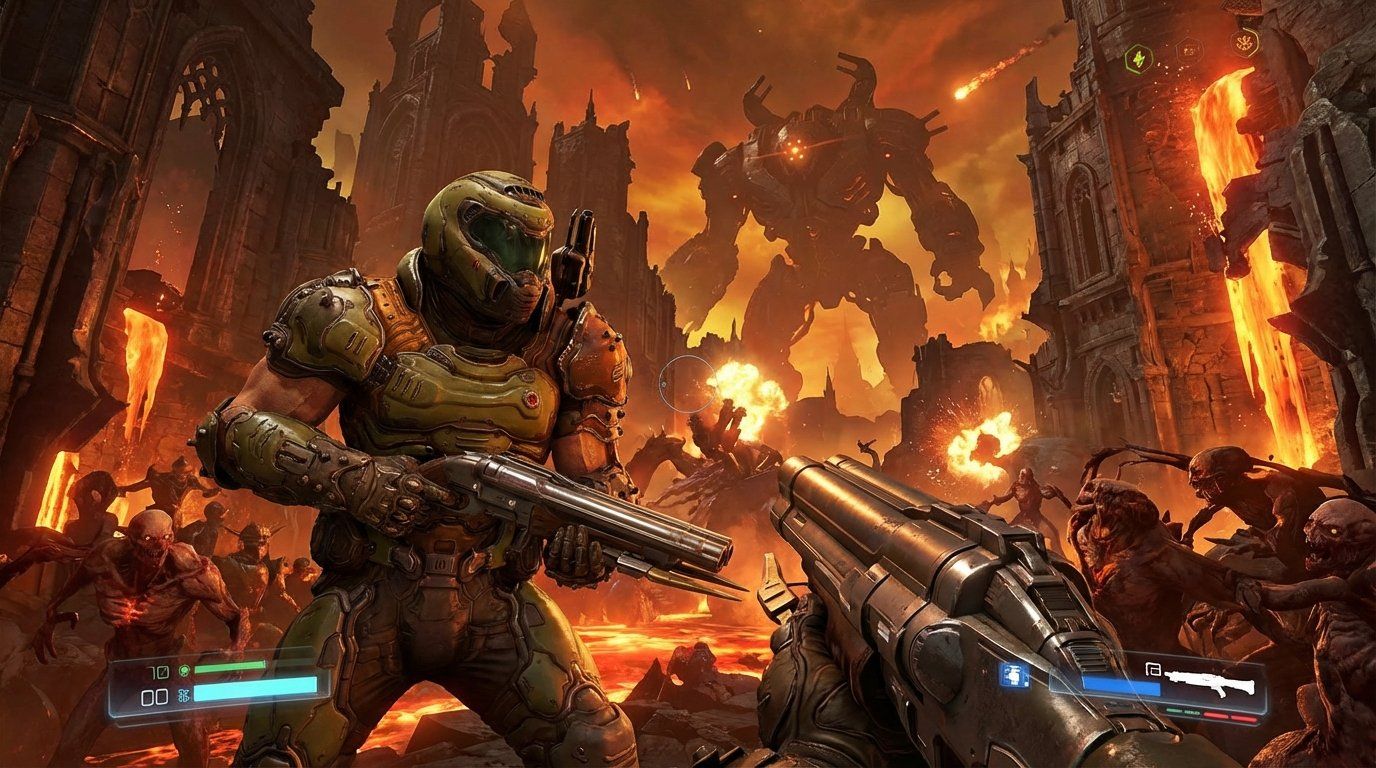The image size is (1376, 768).
Task: Select the armor value display showing 00
Action: (x=155, y=697)
